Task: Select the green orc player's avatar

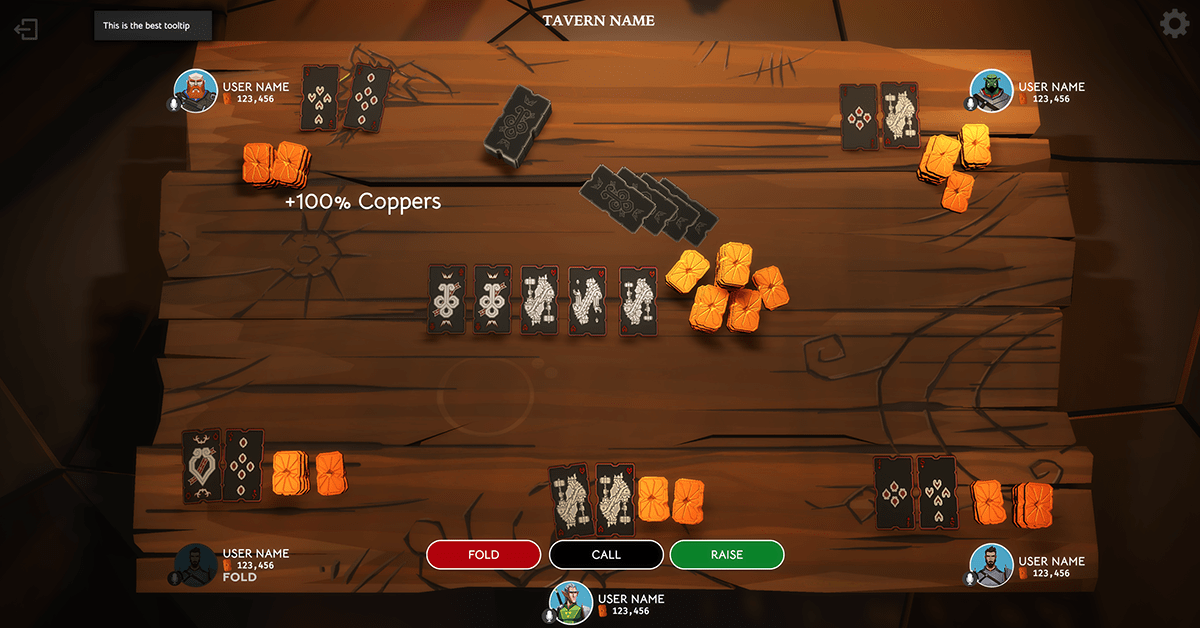Action: (x=992, y=91)
